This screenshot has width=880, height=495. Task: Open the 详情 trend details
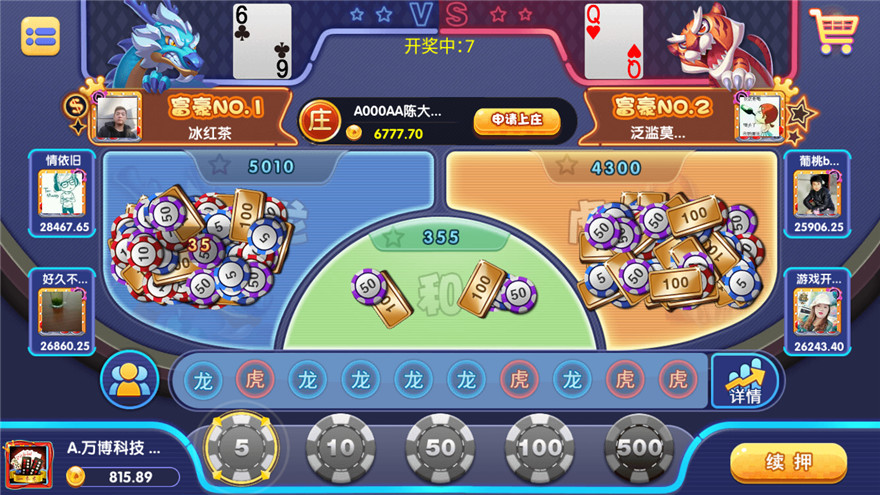pos(744,381)
